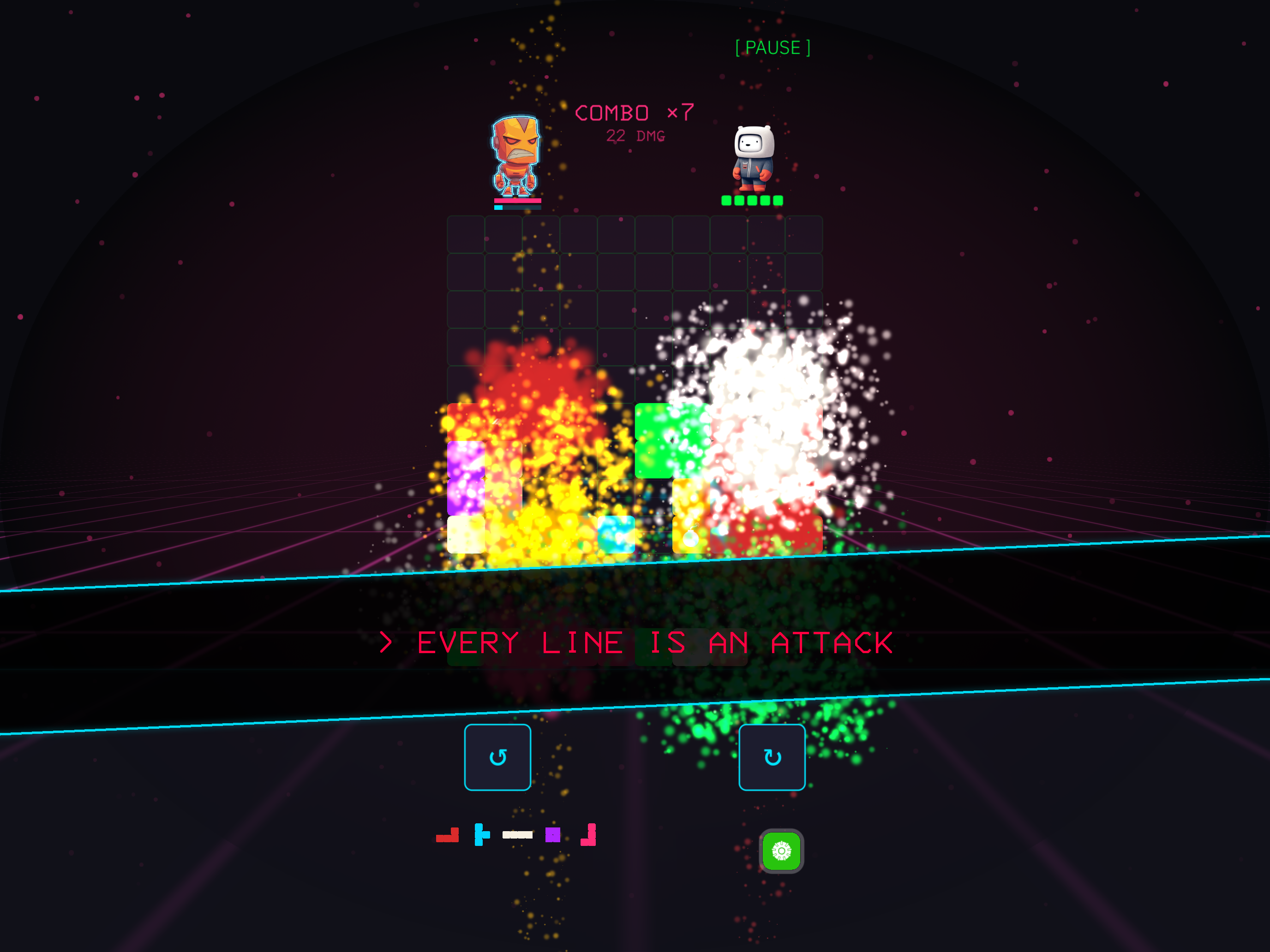Screen dimensions: 1270x952
Task: Select the red L-piece in the queue
Action: pyautogui.click(x=448, y=835)
